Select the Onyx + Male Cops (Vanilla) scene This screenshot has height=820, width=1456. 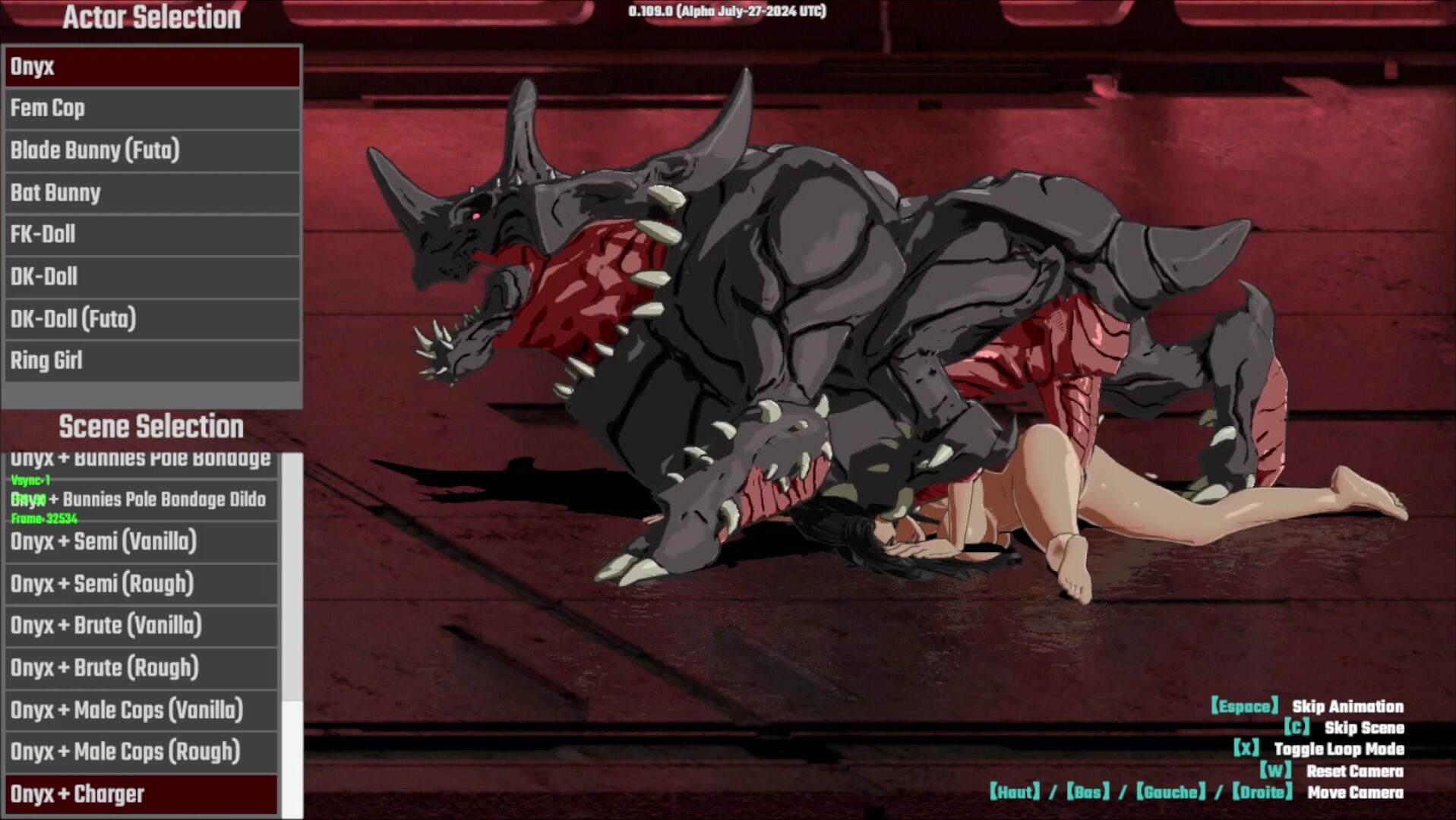pos(141,710)
